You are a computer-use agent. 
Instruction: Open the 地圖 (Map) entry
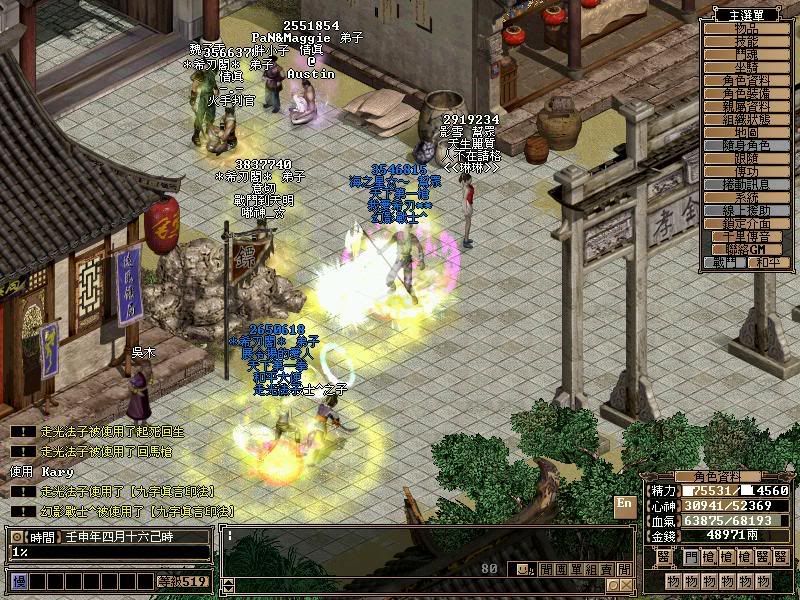(747, 132)
